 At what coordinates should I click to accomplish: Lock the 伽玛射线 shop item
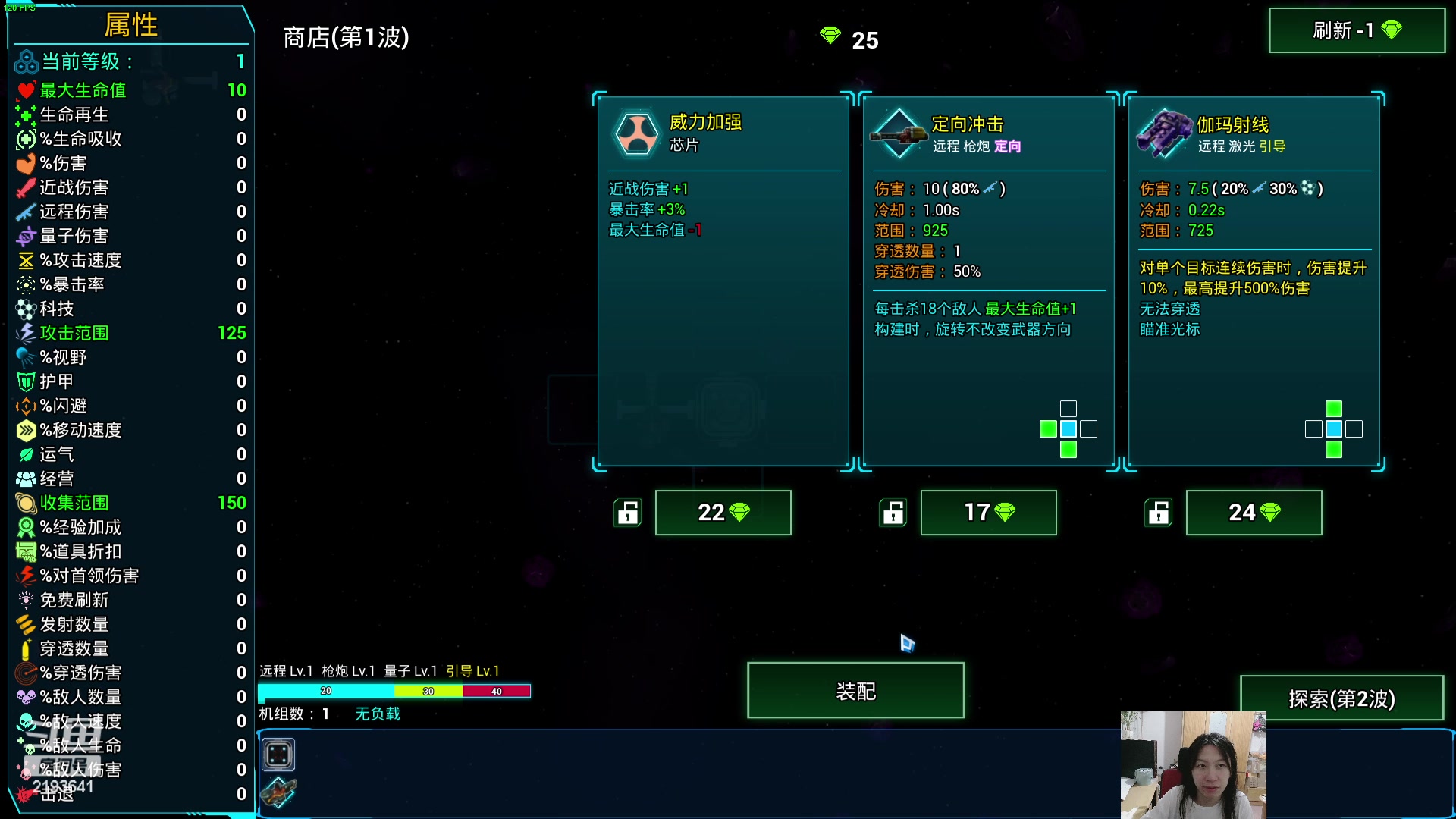click(1158, 513)
